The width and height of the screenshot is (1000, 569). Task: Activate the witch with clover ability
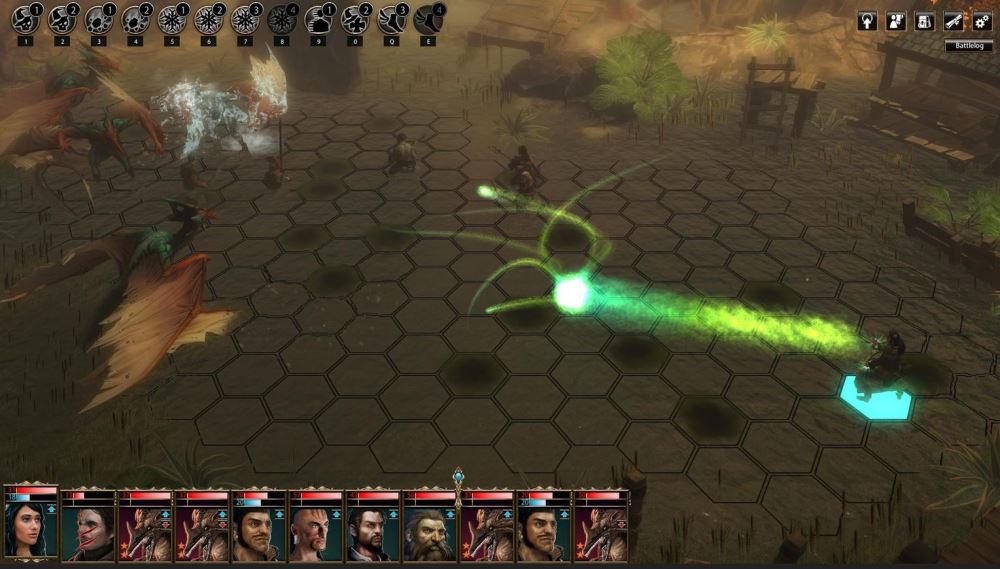point(355,20)
